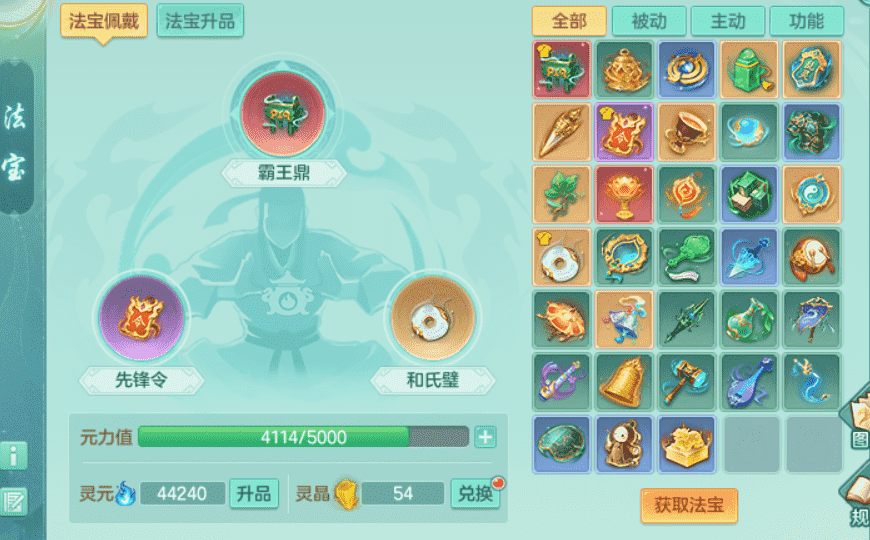Select the hammer treasure in the grid
This screenshot has height=540, width=870.
click(686, 381)
